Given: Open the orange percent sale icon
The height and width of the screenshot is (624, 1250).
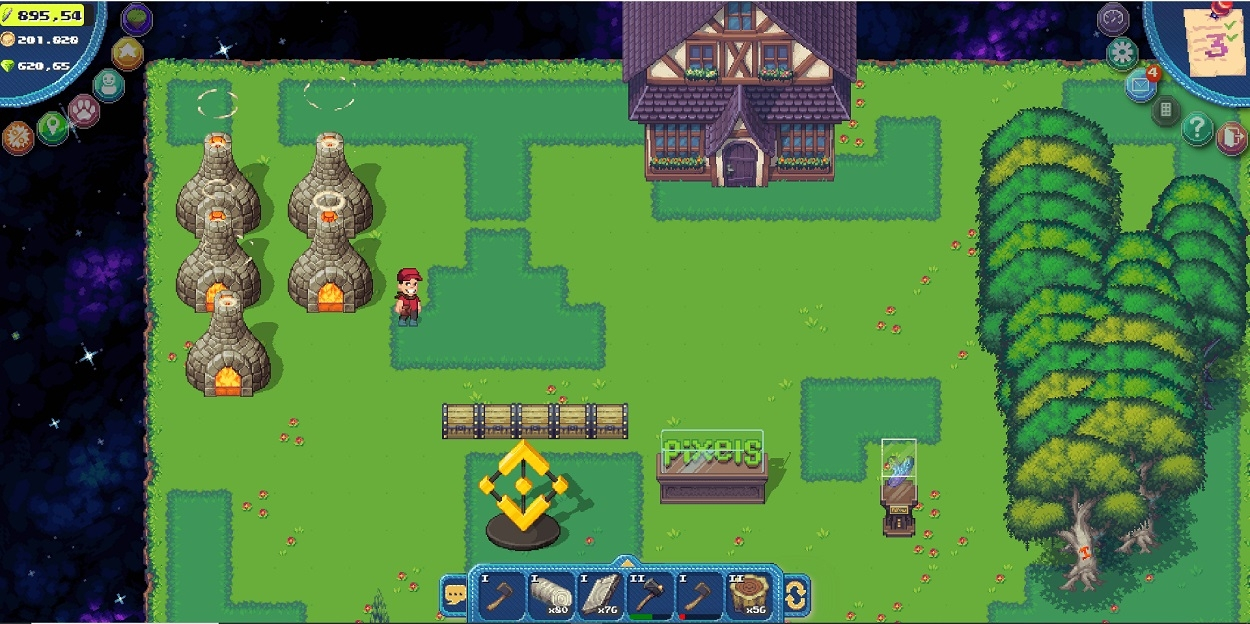Looking at the screenshot, I should 18,137.
